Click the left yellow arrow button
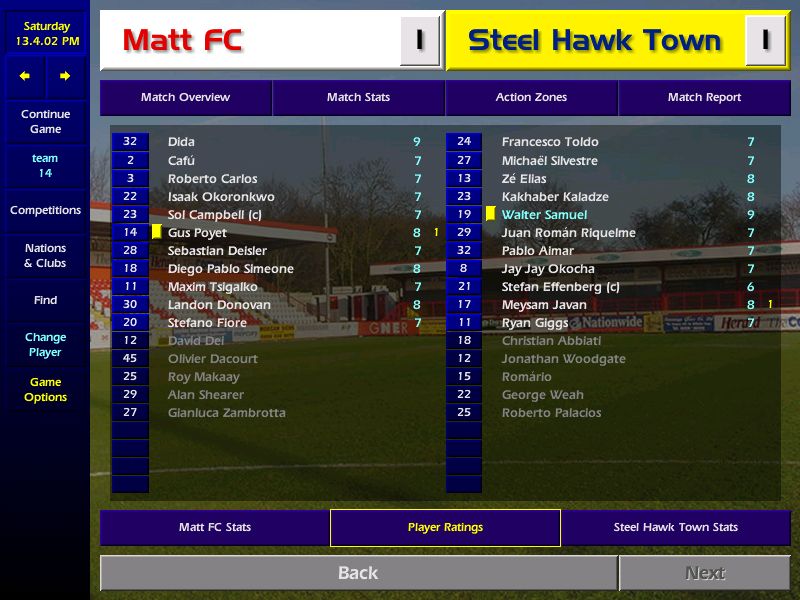 25,76
